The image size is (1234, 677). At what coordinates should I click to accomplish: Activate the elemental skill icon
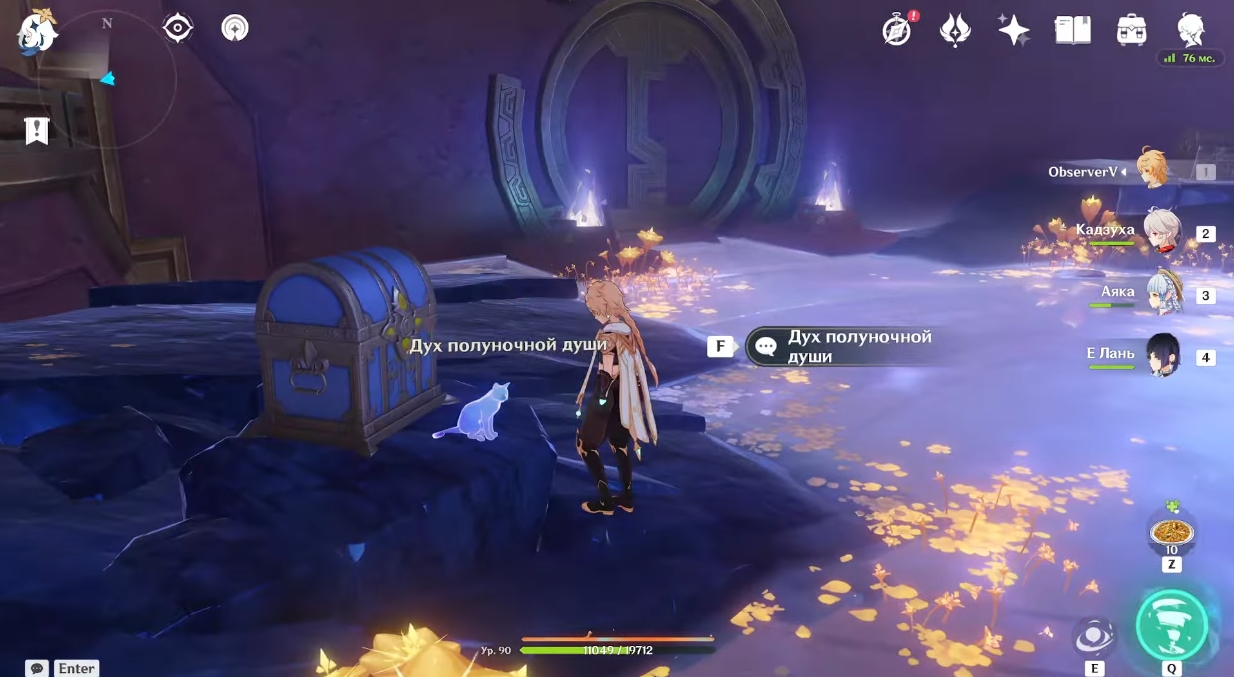click(1094, 638)
